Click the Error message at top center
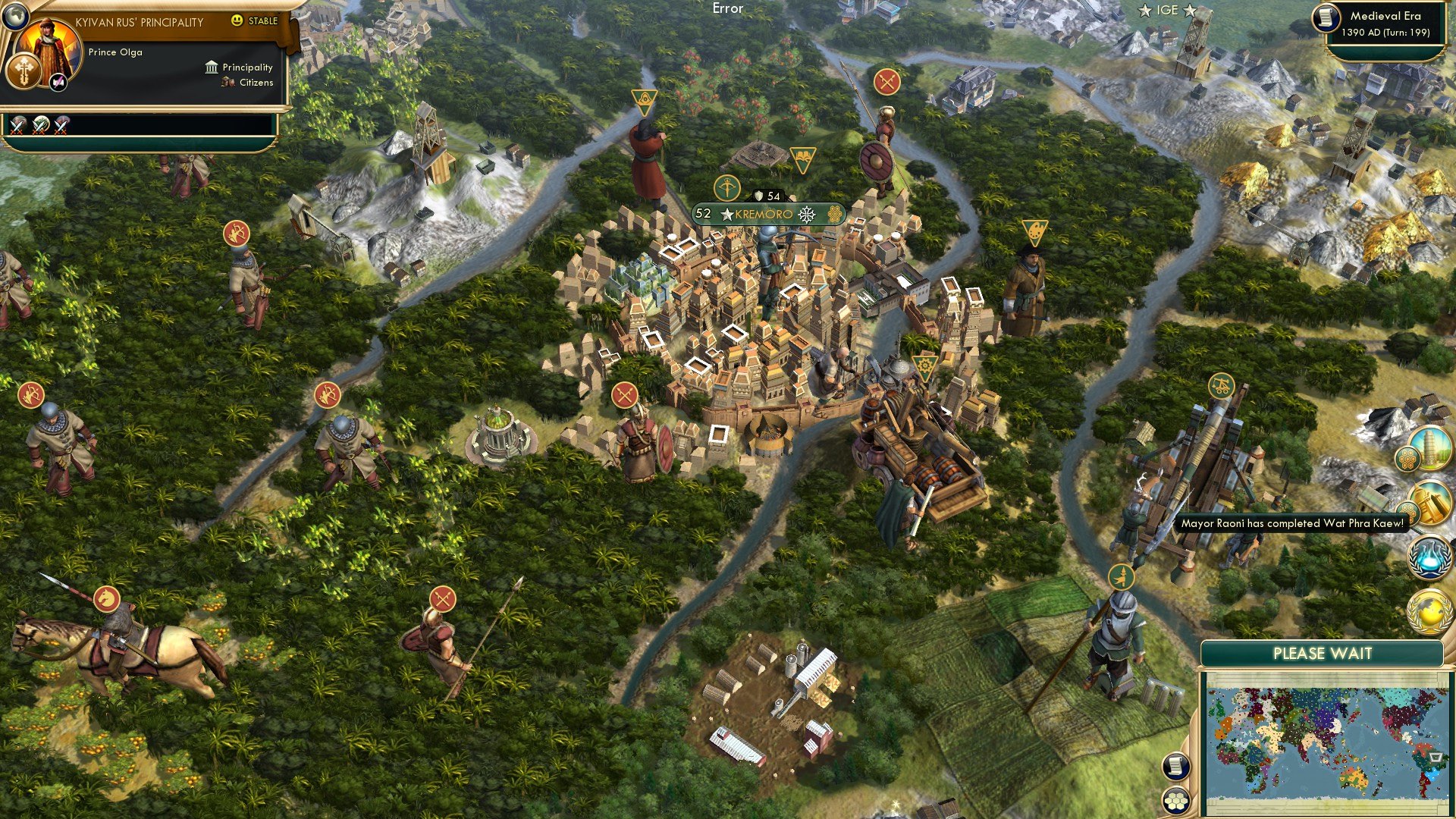The image size is (1456, 819). (x=727, y=8)
